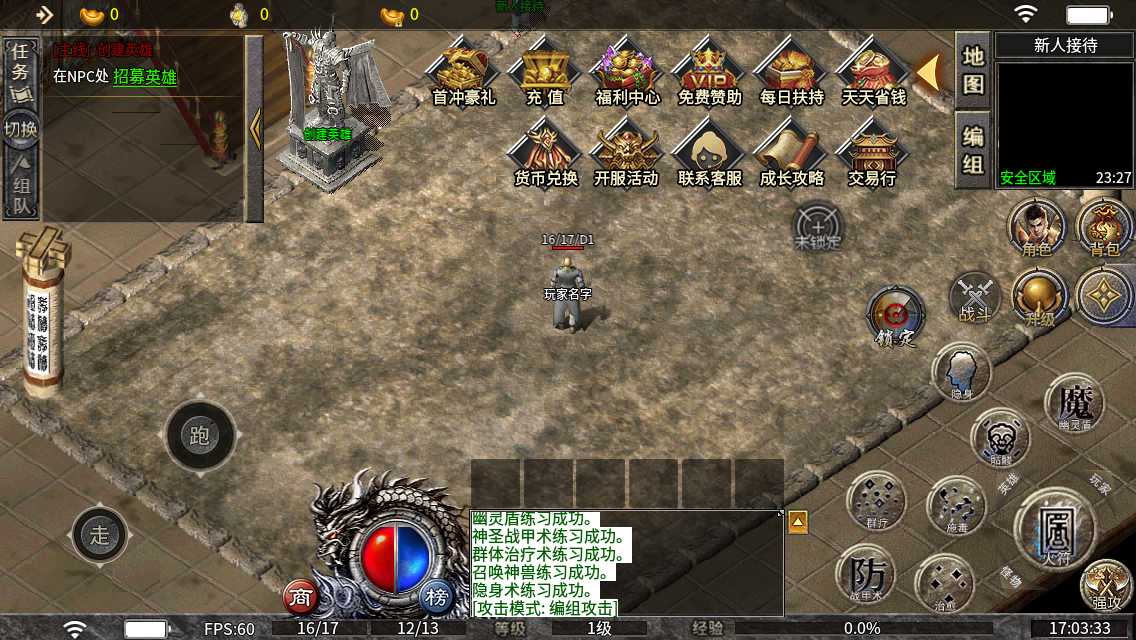
Task: Open the 编组 grouping button
Action: (x=973, y=150)
